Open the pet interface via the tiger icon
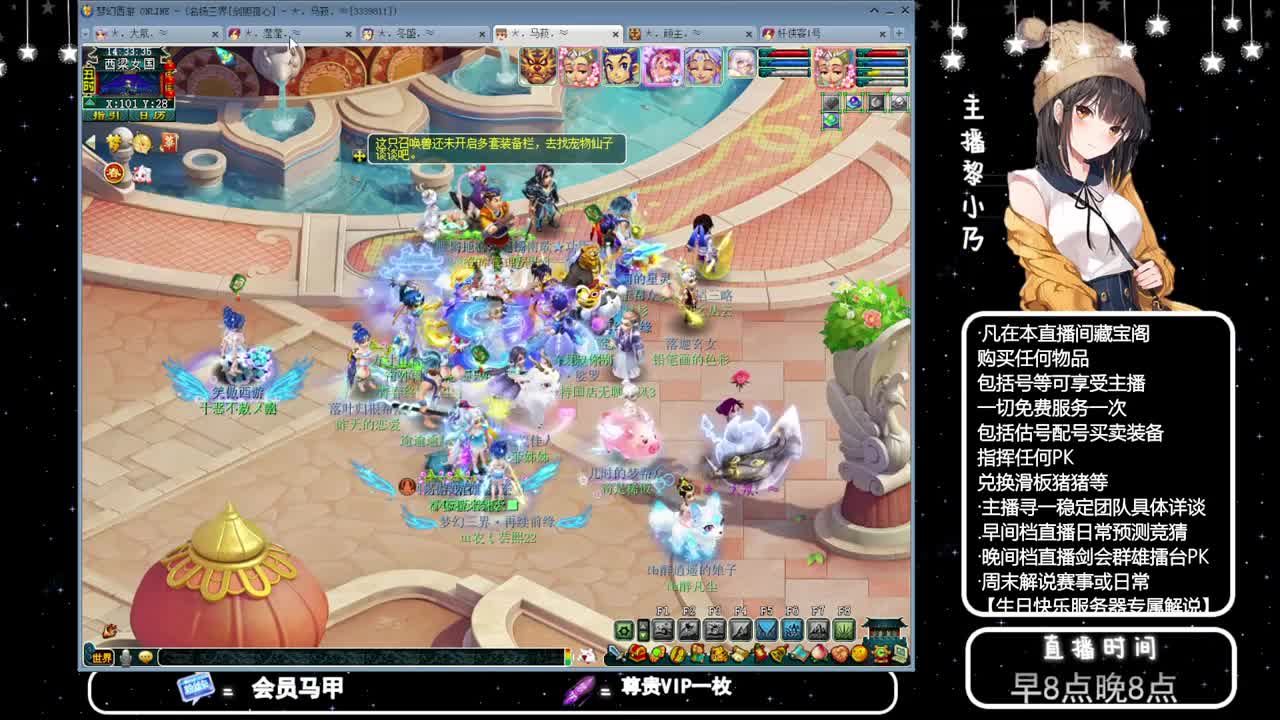Screen dimensions: 1280x720 (719, 654)
